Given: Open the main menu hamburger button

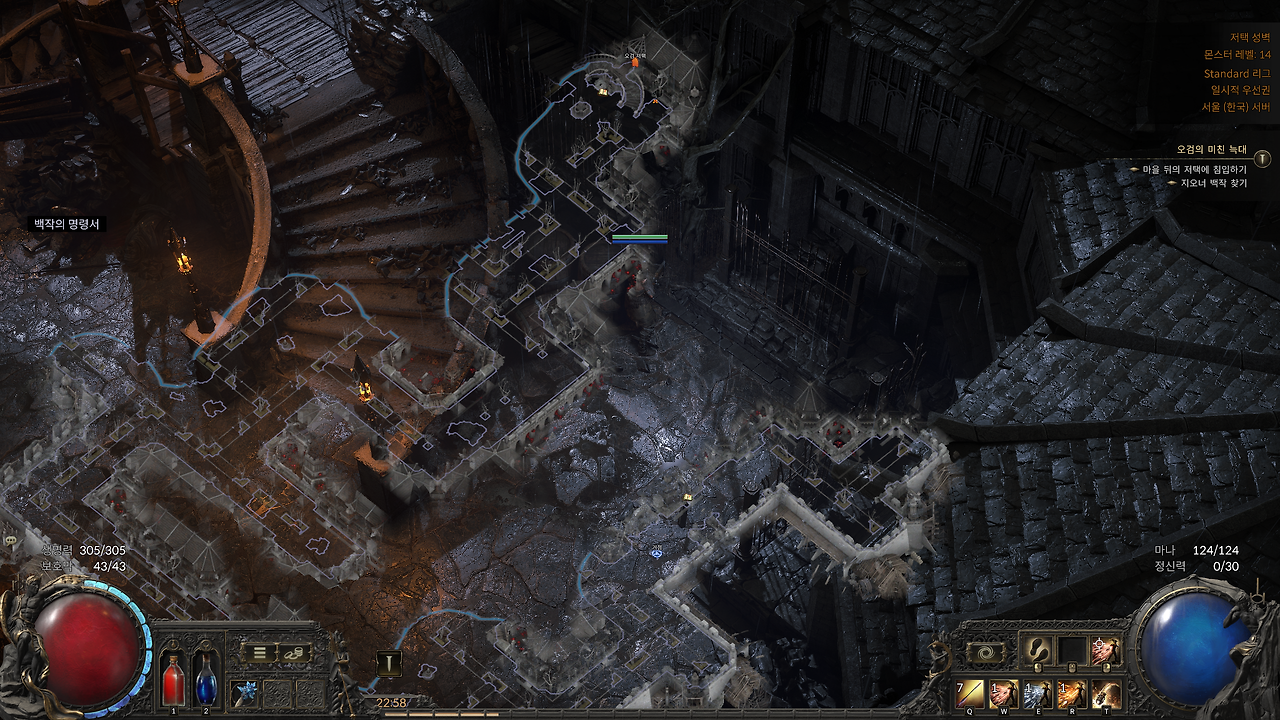Looking at the screenshot, I should coord(260,653).
